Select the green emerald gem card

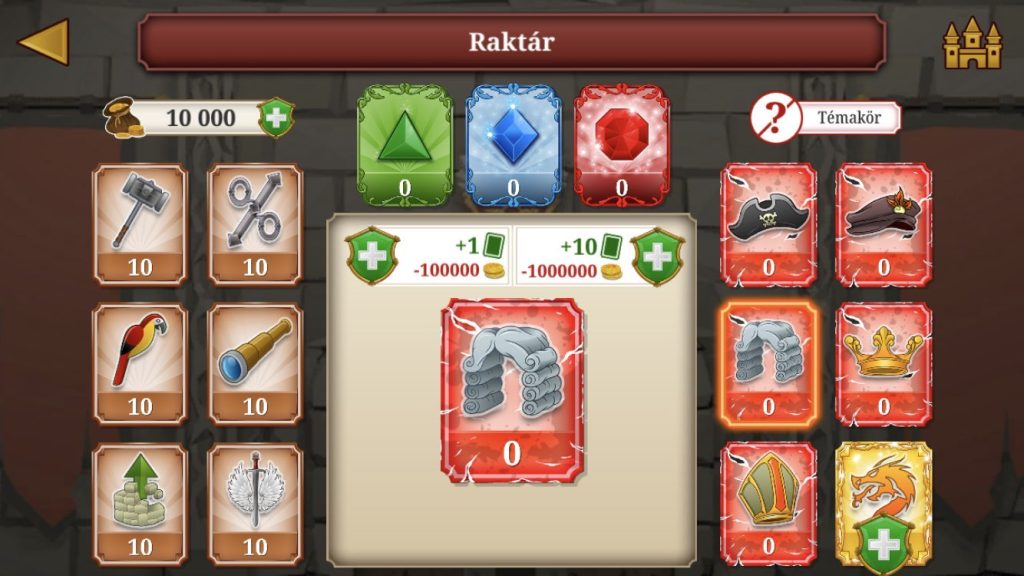(404, 145)
